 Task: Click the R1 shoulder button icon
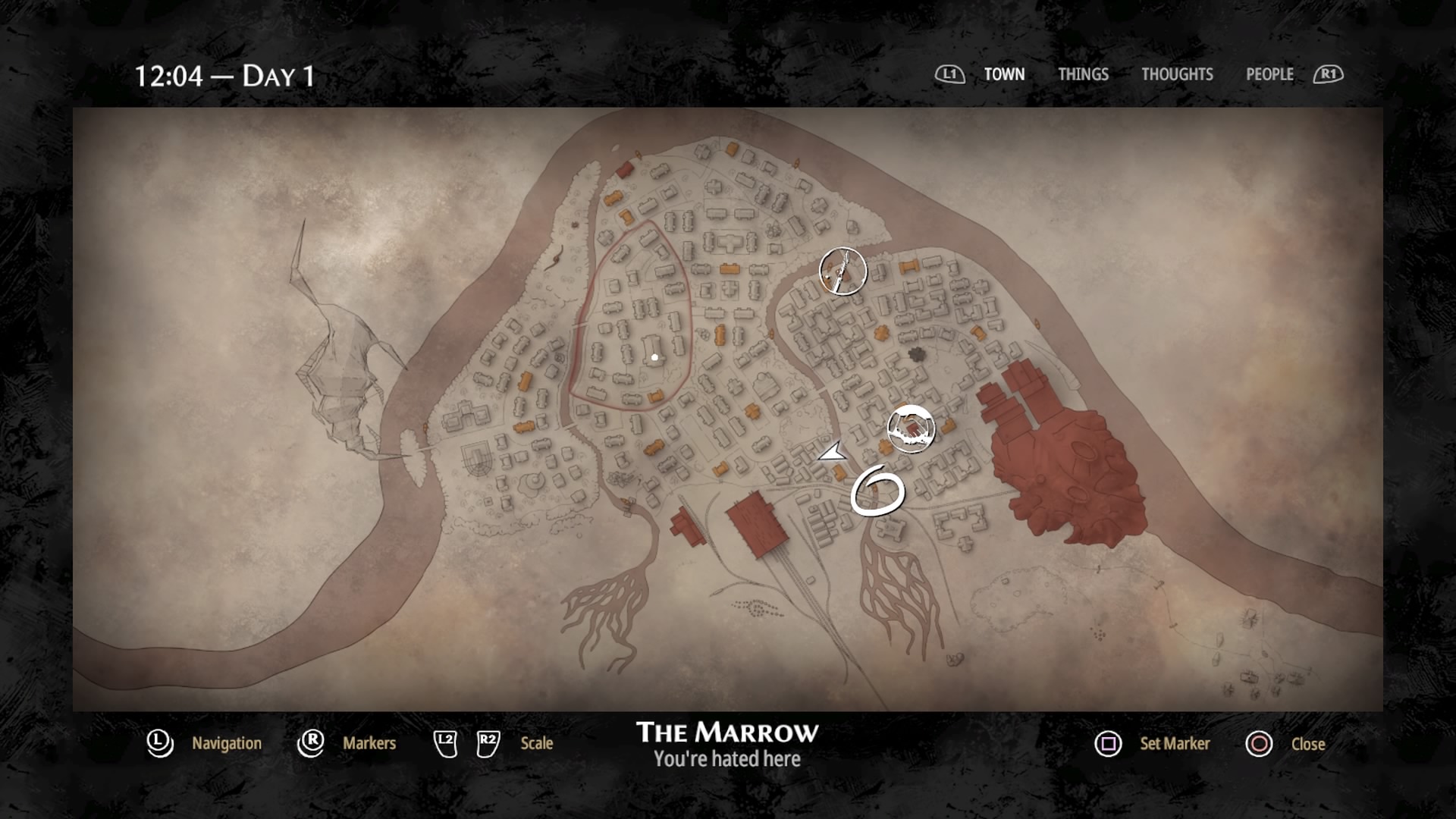pyautogui.click(x=1329, y=74)
